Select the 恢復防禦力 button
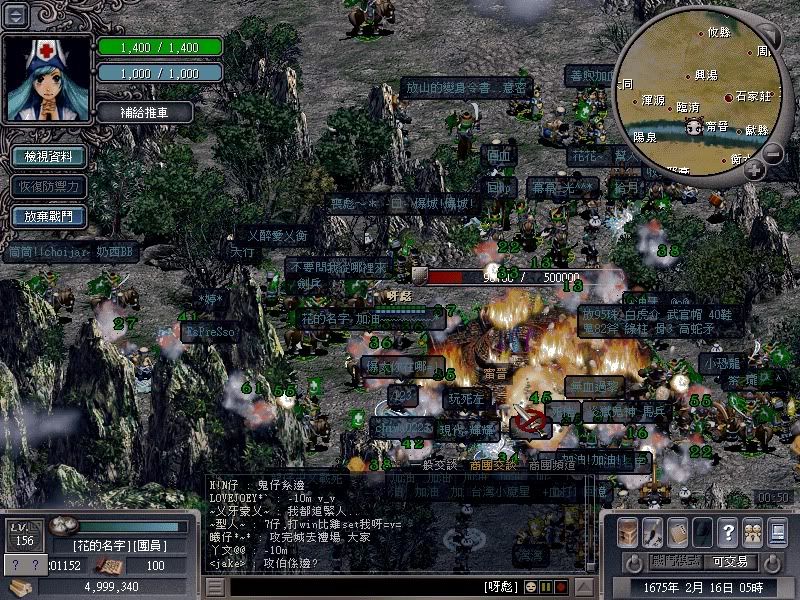800x600 pixels. click(48, 186)
